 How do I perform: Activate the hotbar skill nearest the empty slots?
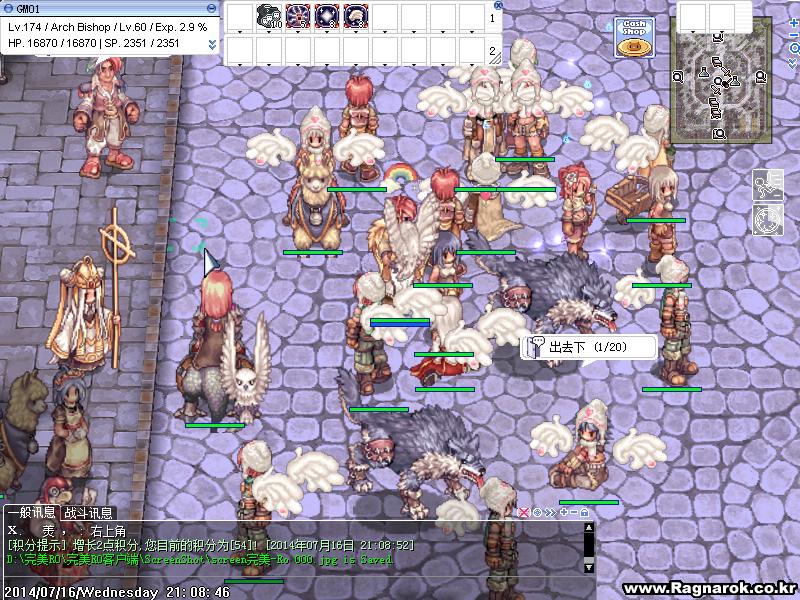click(x=355, y=16)
